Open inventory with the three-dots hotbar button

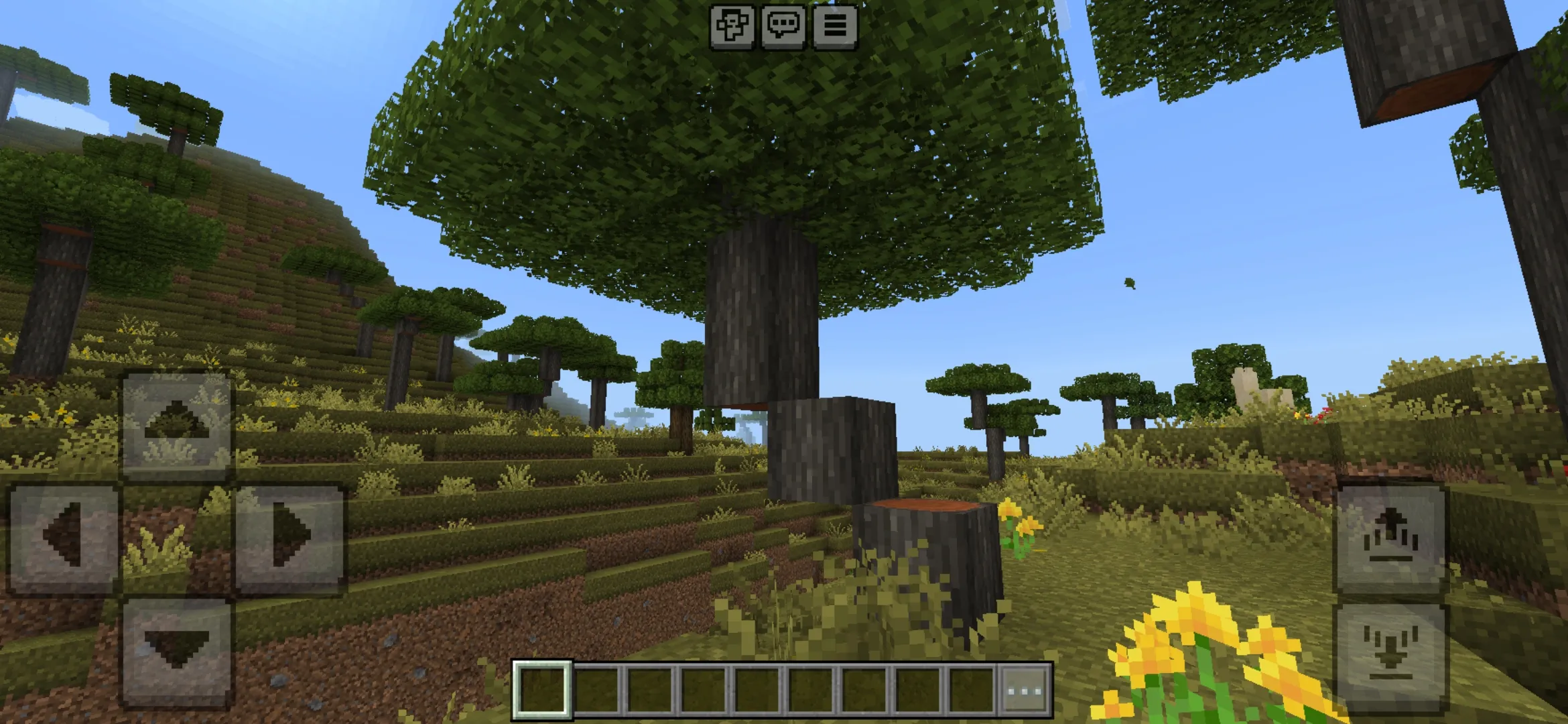[1025, 689]
